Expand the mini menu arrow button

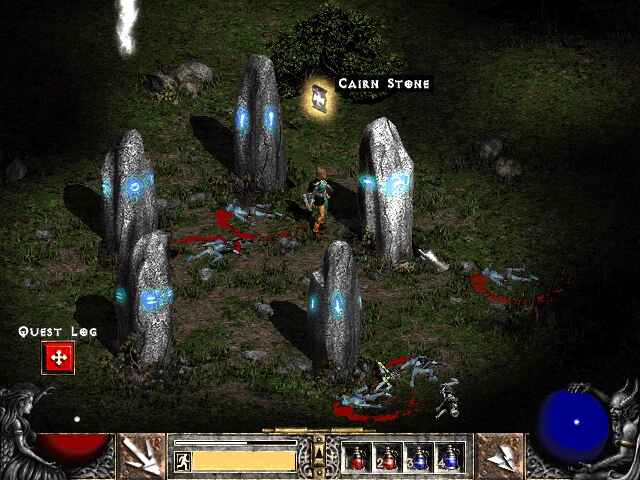tap(319, 455)
